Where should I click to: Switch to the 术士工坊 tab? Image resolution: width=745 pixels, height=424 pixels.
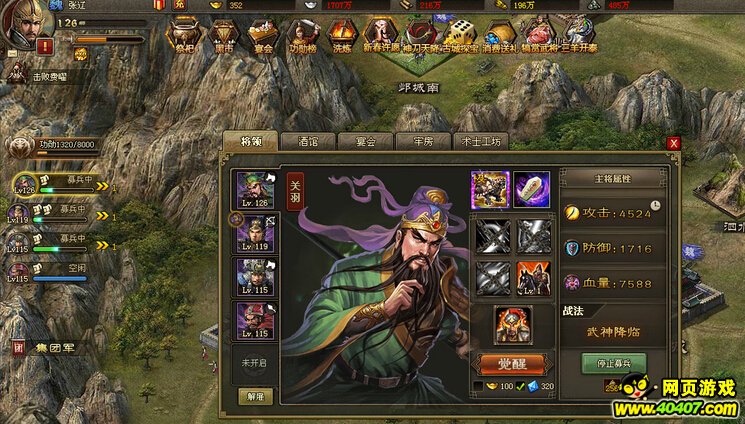[480, 141]
